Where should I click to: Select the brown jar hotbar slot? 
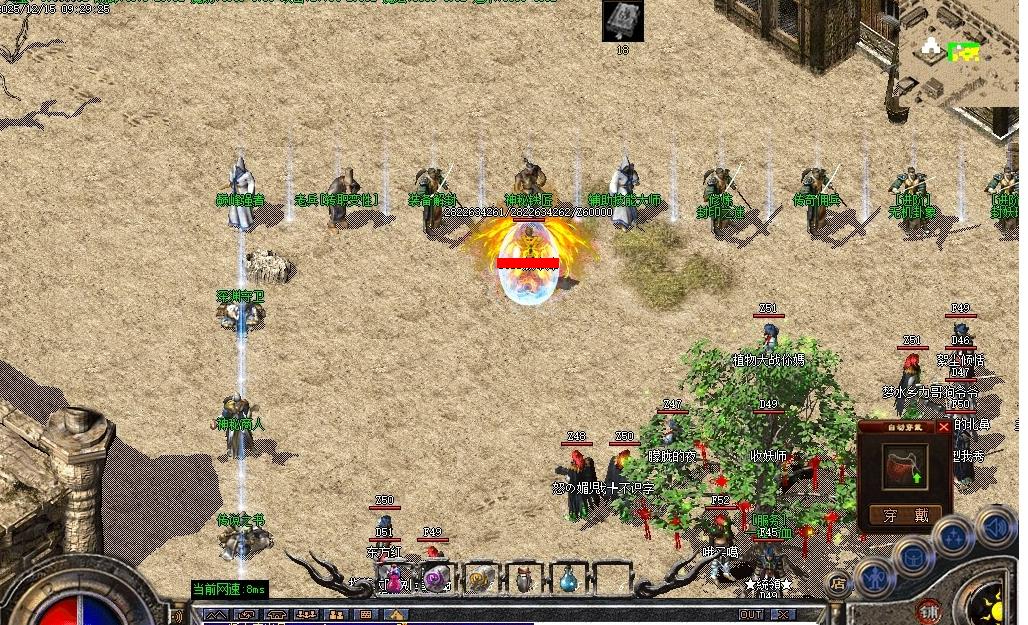pyautogui.click(x=524, y=578)
